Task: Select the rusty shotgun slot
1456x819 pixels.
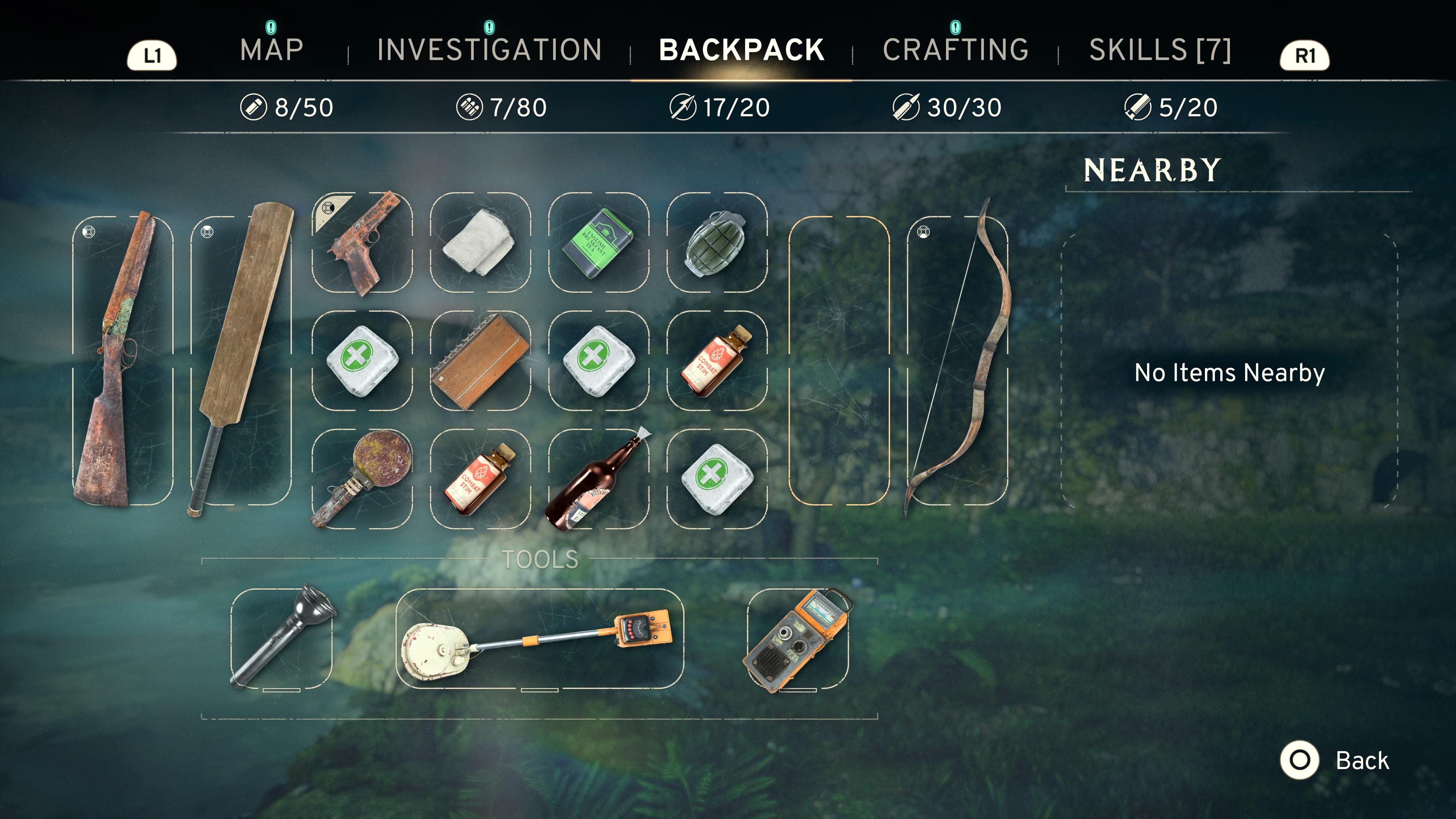Action: (x=122, y=360)
